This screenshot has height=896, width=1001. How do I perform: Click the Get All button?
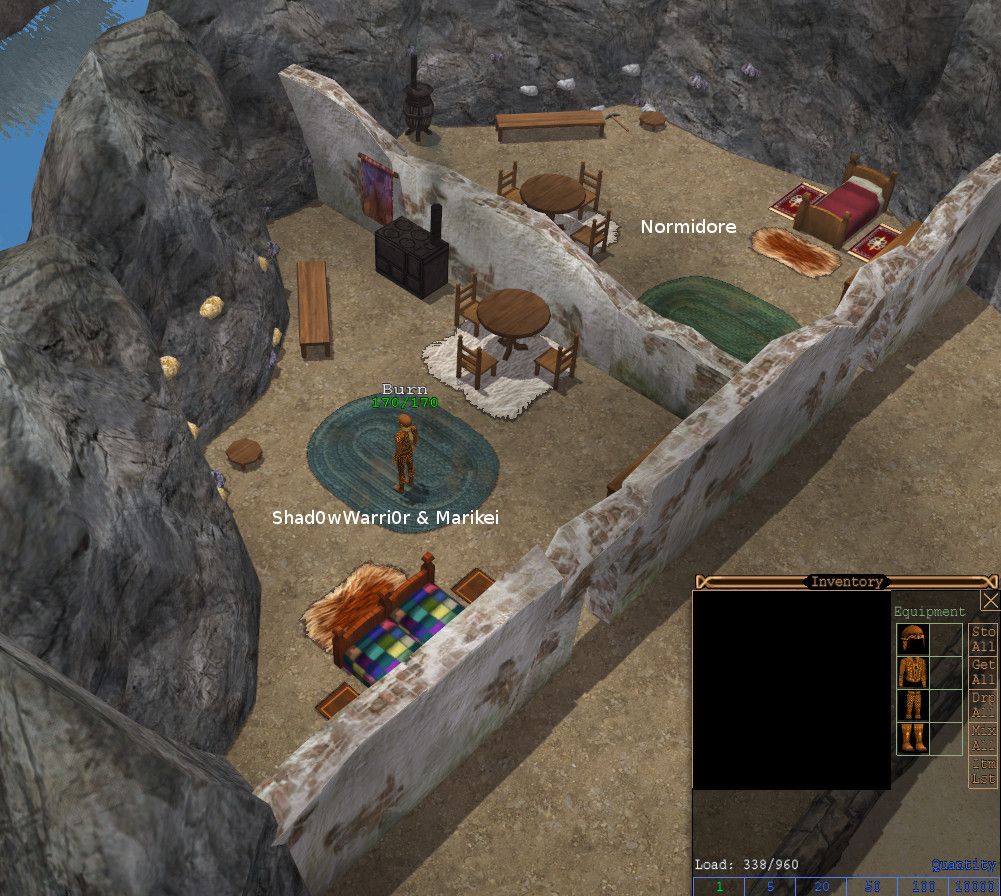pyautogui.click(x=983, y=672)
